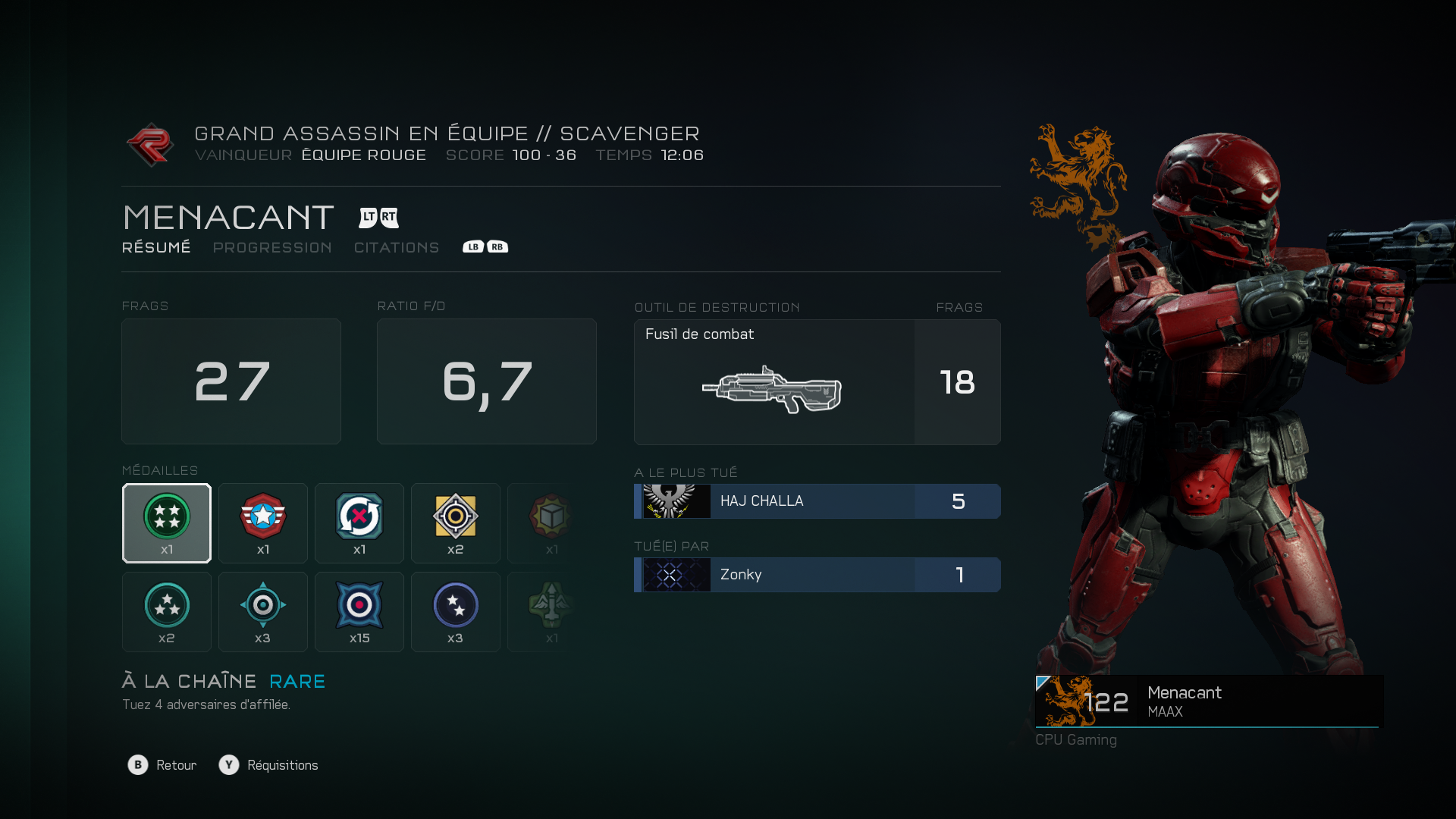The width and height of the screenshot is (1456, 819).
Task: Select the red X arrows medal
Action: coord(359,523)
